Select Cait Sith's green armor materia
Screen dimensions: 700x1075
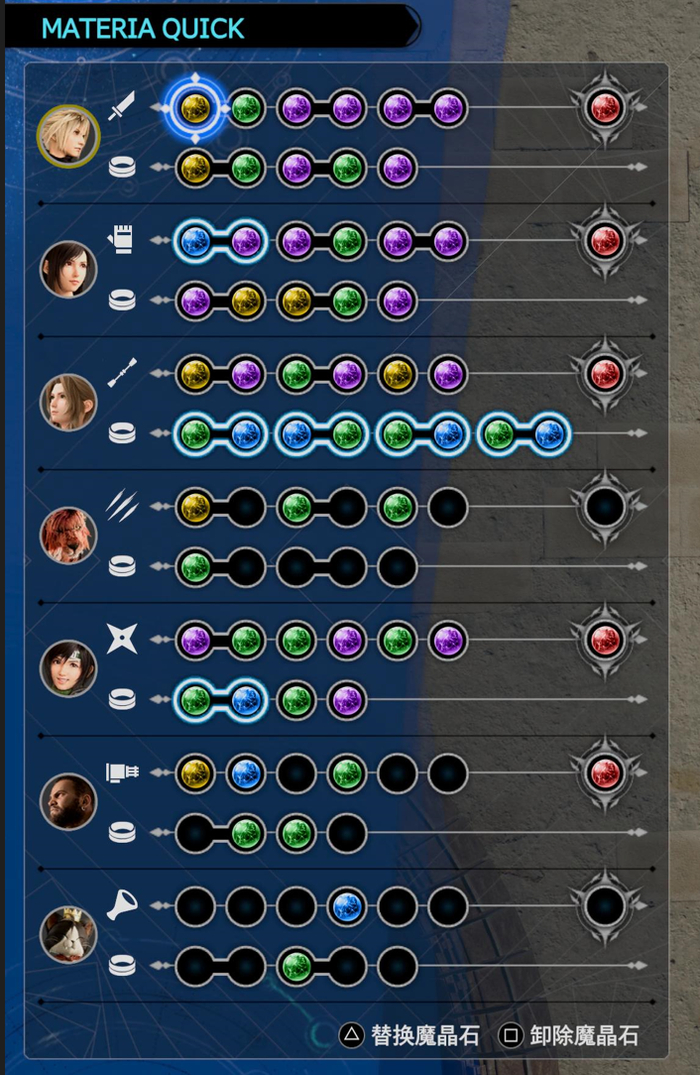click(x=296, y=966)
